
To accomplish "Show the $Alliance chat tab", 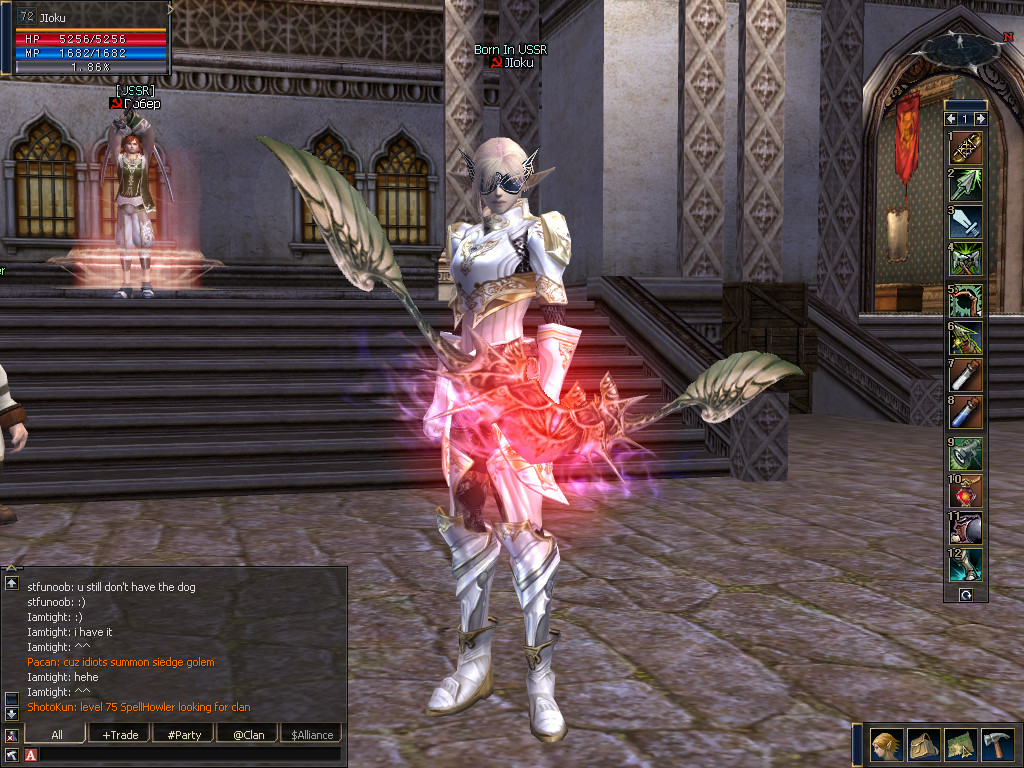I will click(312, 735).
